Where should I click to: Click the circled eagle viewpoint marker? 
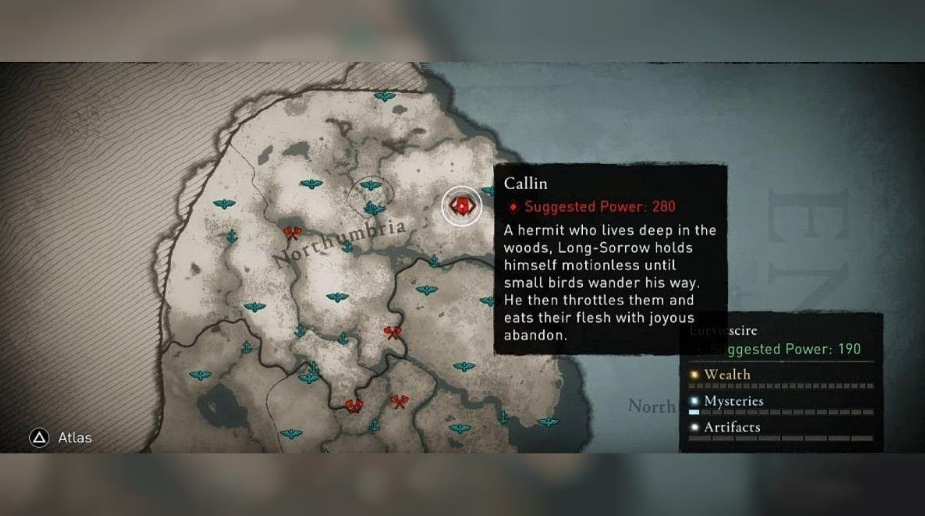(371, 186)
